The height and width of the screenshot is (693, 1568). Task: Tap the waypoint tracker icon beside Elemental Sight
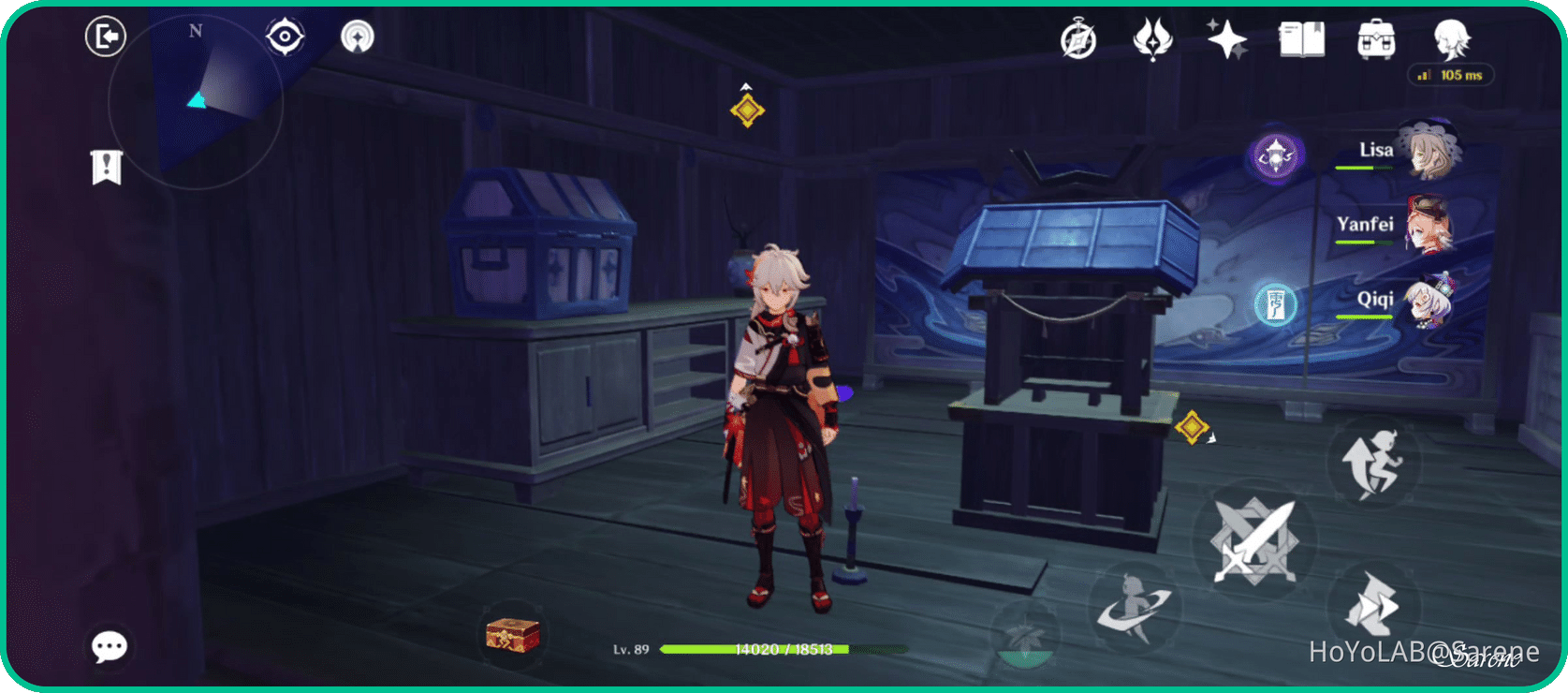(356, 37)
